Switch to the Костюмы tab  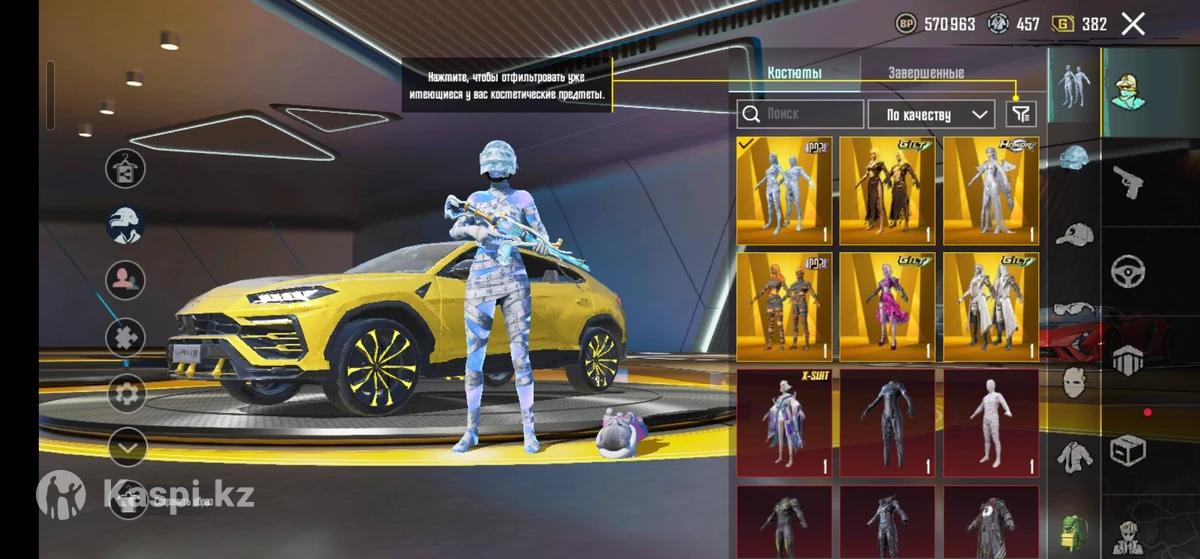point(794,73)
